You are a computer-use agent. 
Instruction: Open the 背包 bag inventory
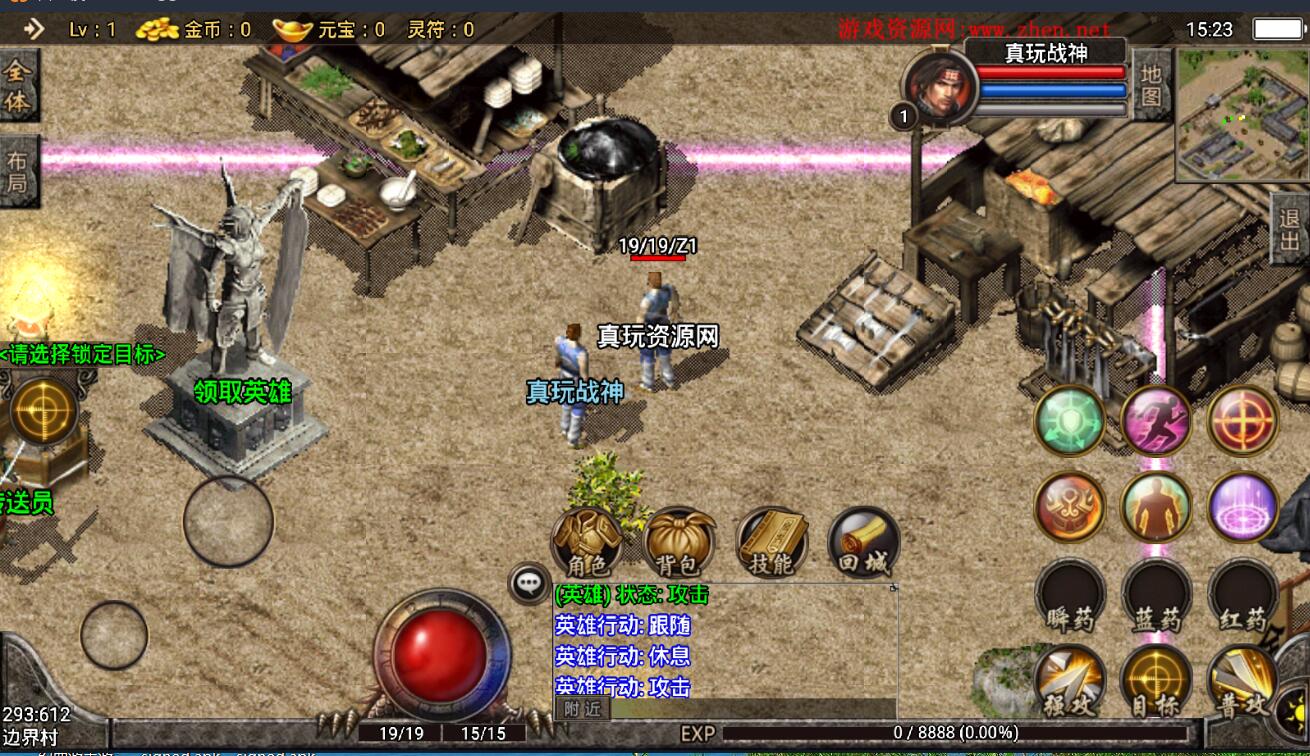click(679, 542)
